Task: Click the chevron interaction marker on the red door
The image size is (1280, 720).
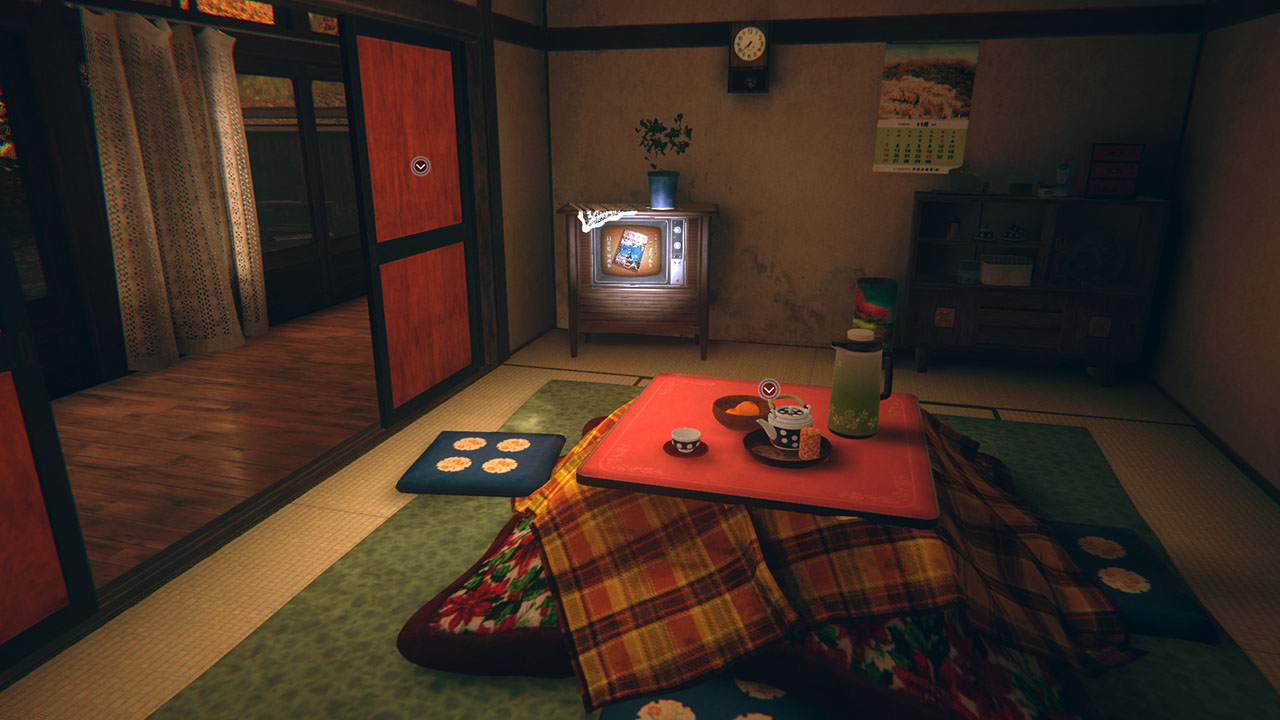Action: [x=419, y=166]
